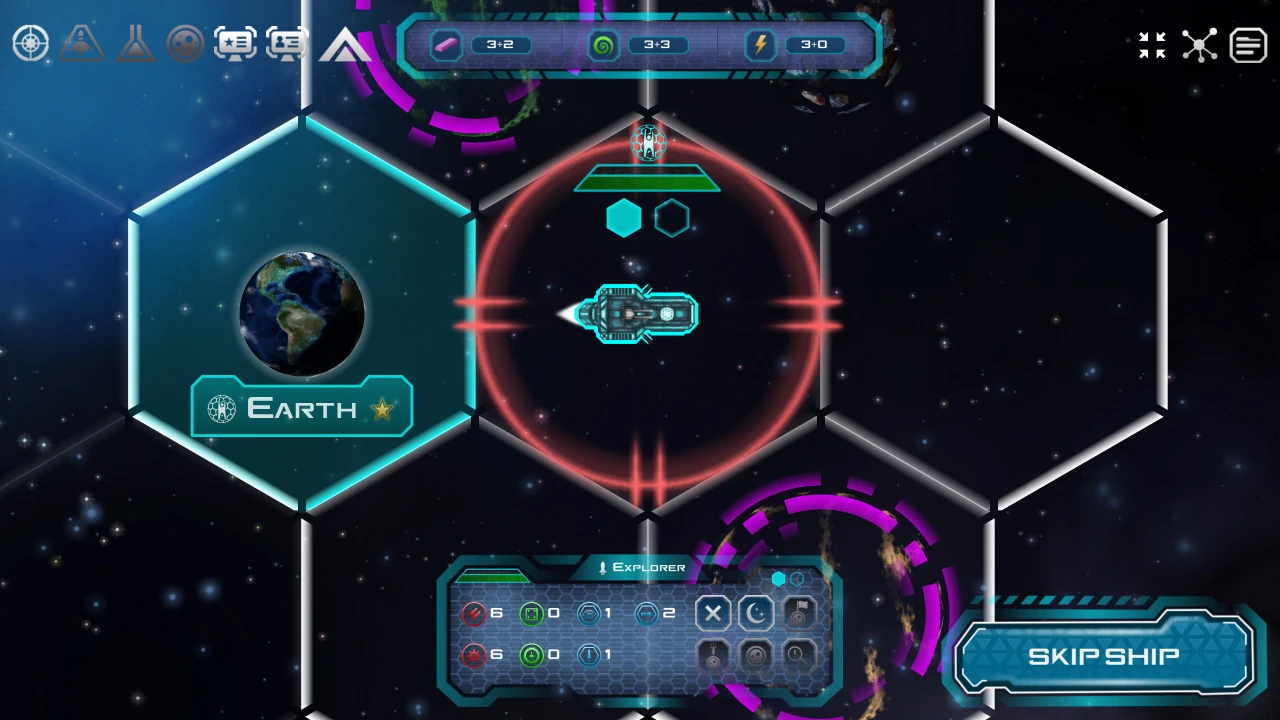Select the starred monitor report icon
The image size is (1280, 720).
pyautogui.click(x=236, y=43)
